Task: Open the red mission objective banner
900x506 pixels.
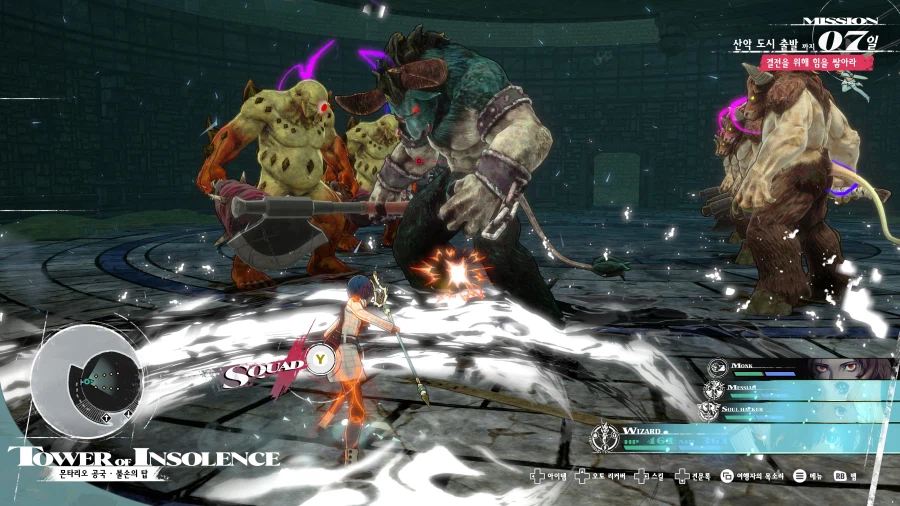Action: pyautogui.click(x=803, y=62)
